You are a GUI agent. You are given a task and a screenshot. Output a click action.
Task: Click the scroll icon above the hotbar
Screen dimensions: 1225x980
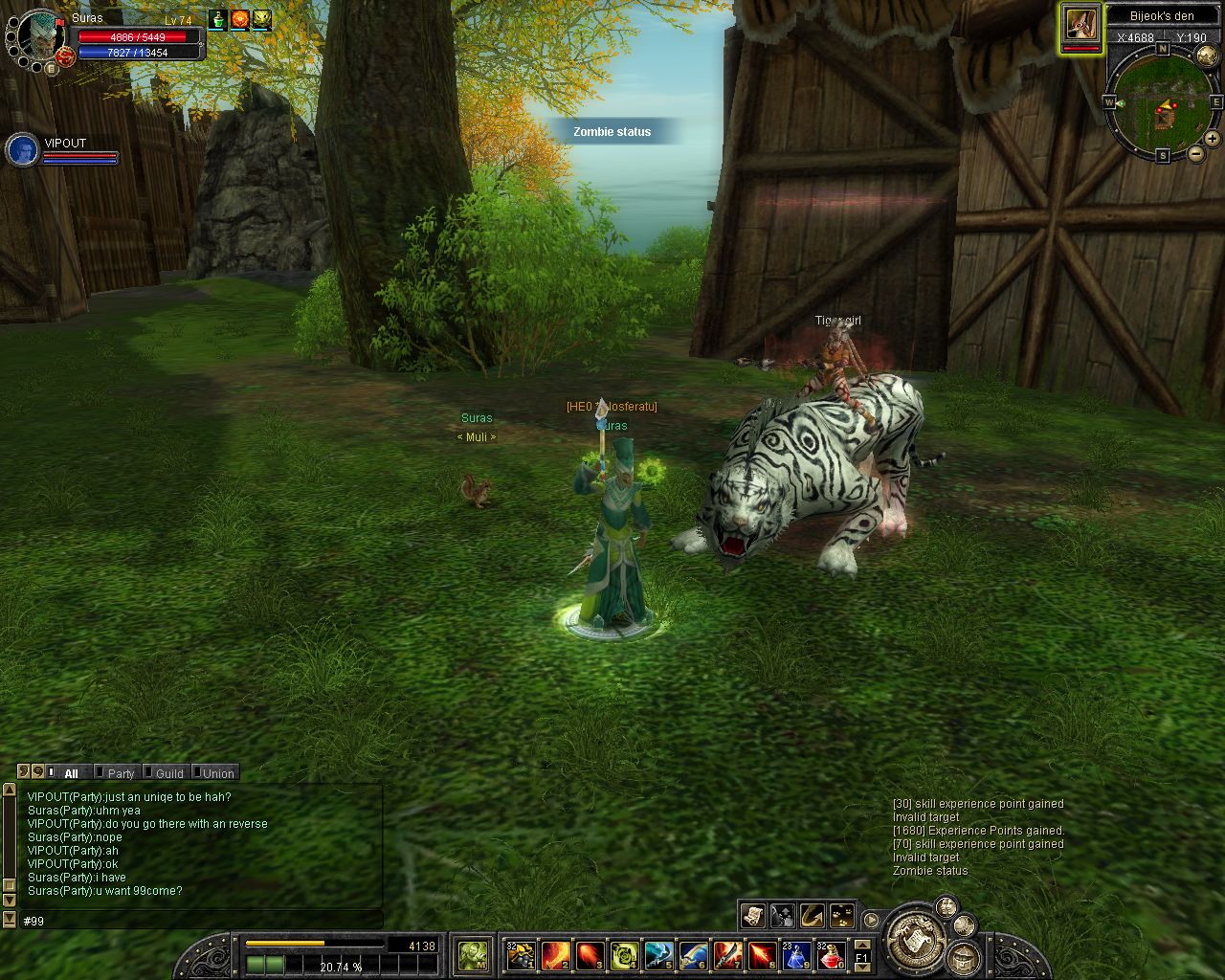click(752, 916)
